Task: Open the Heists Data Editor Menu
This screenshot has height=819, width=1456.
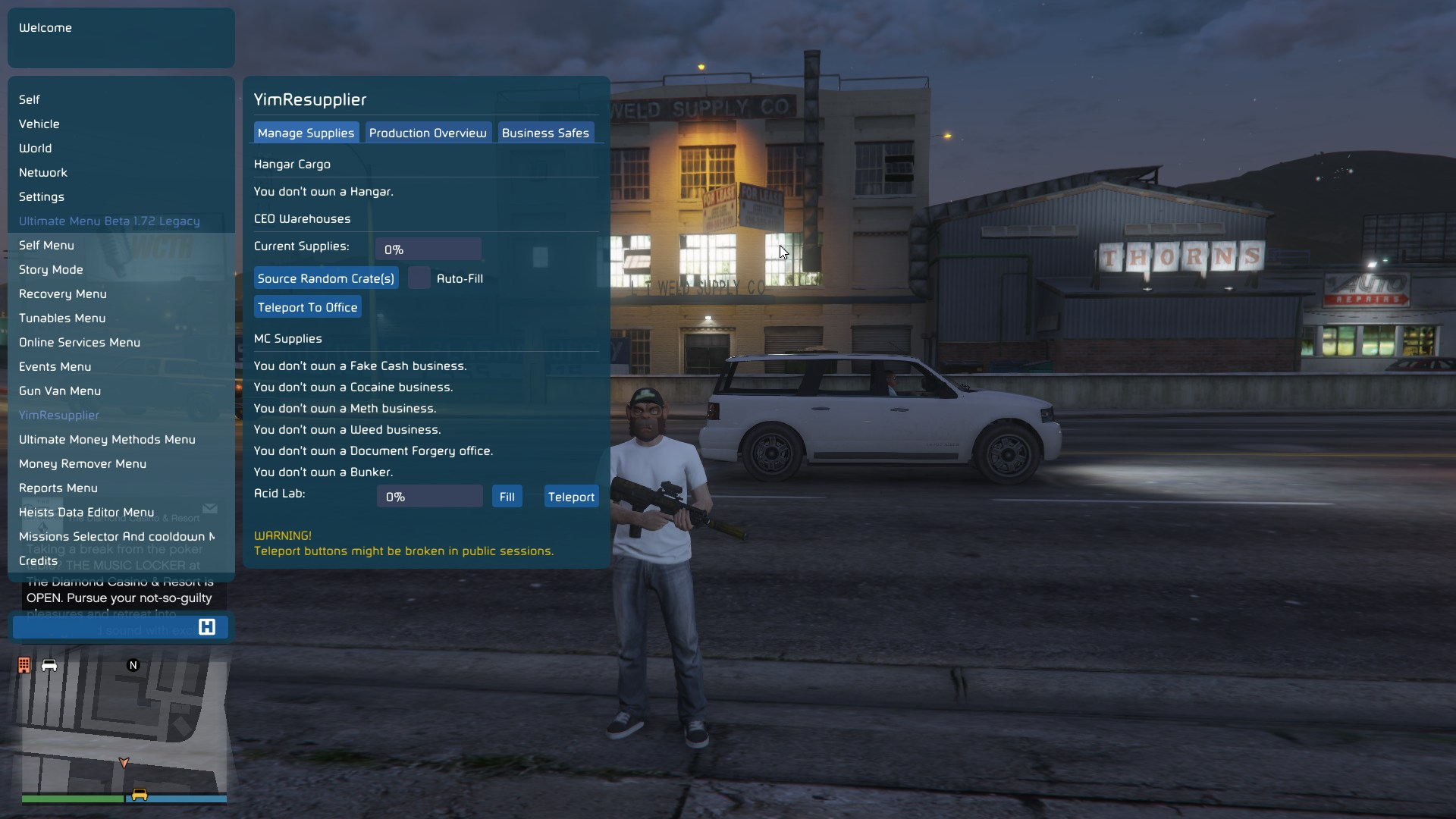Action: [86, 512]
